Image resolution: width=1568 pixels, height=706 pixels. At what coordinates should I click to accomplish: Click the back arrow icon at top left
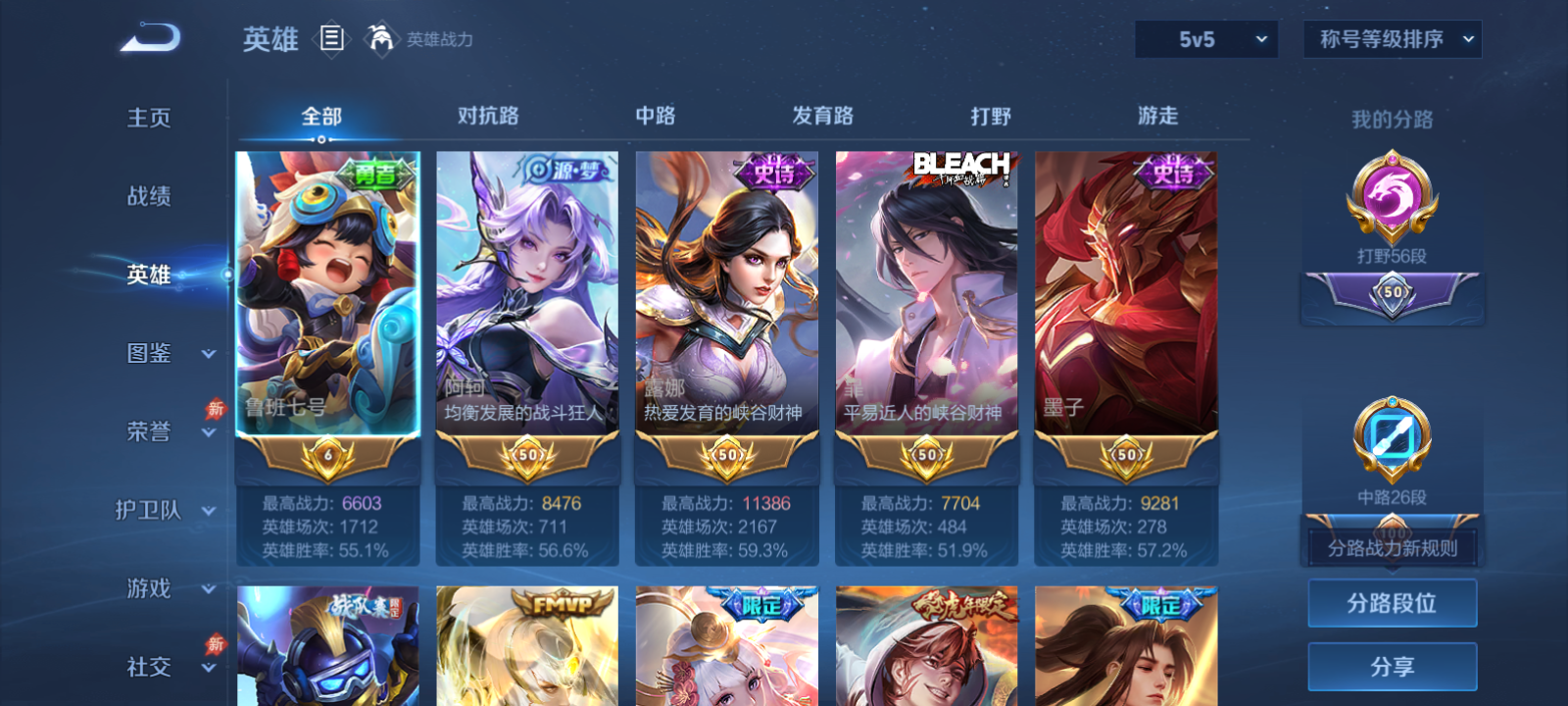point(149,36)
